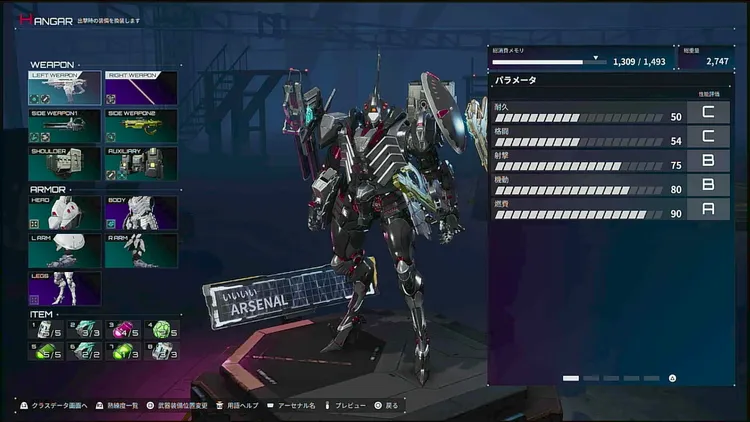Open the Side Weapon1 slot
Viewport: 750px width, 422px height.
[65, 126]
